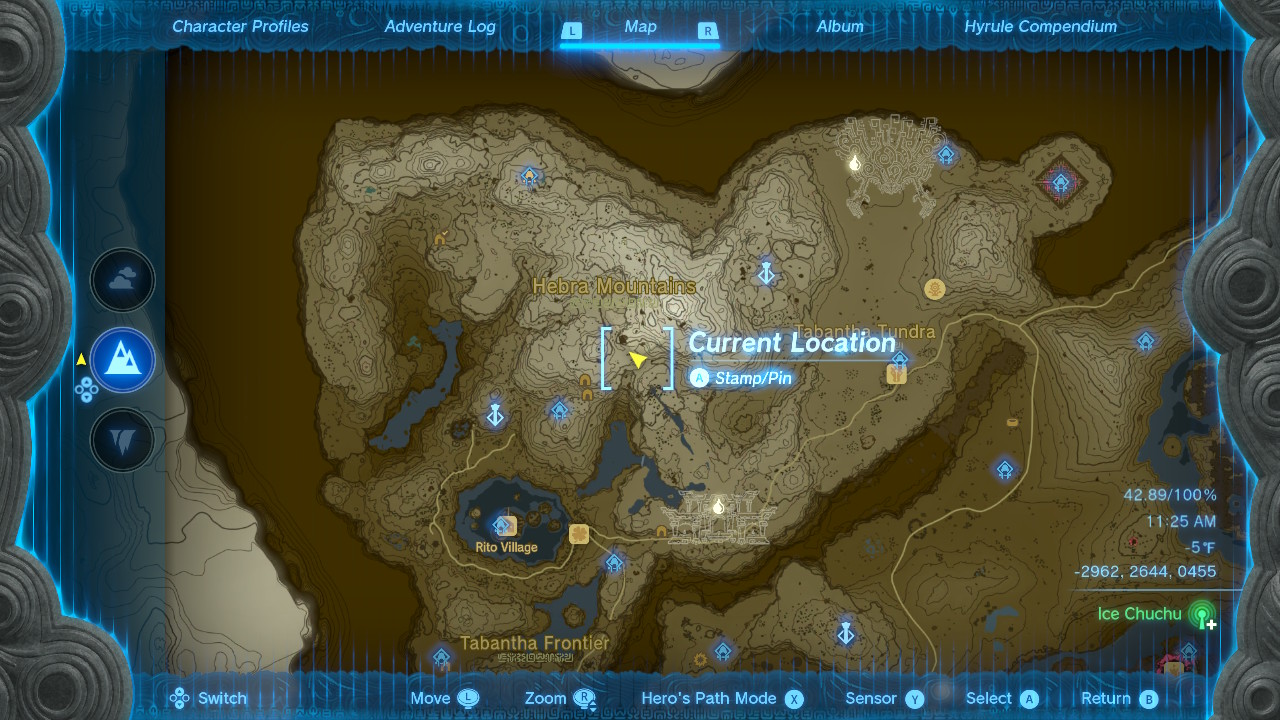This screenshot has width=1280, height=720.
Task: Select the Depths map layer icon
Action: point(122,440)
